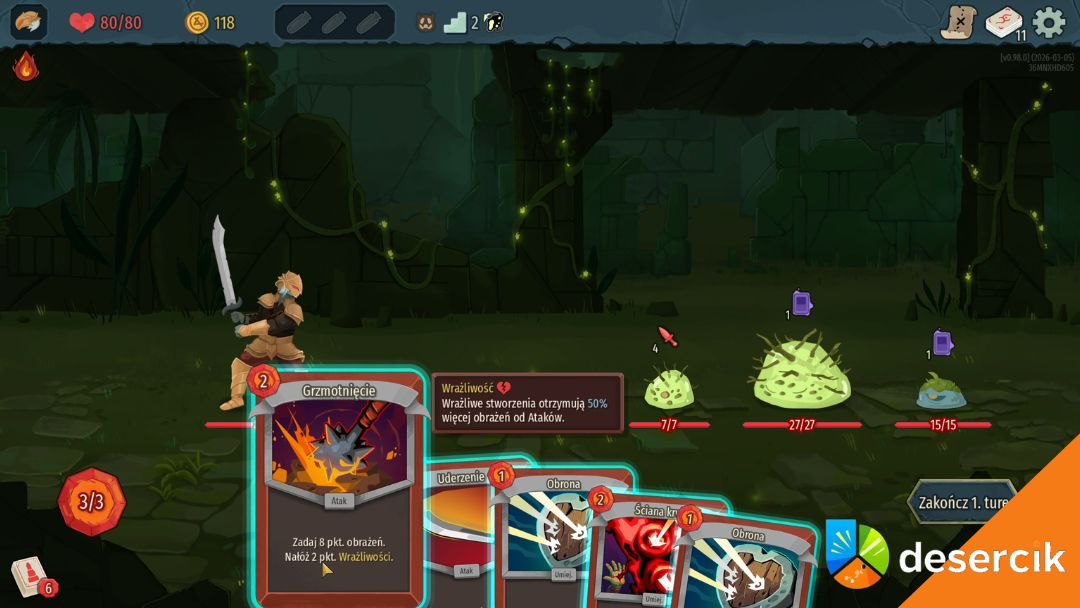Inspect the flame relic icon
This screenshot has width=1080, height=608.
pos(25,67)
